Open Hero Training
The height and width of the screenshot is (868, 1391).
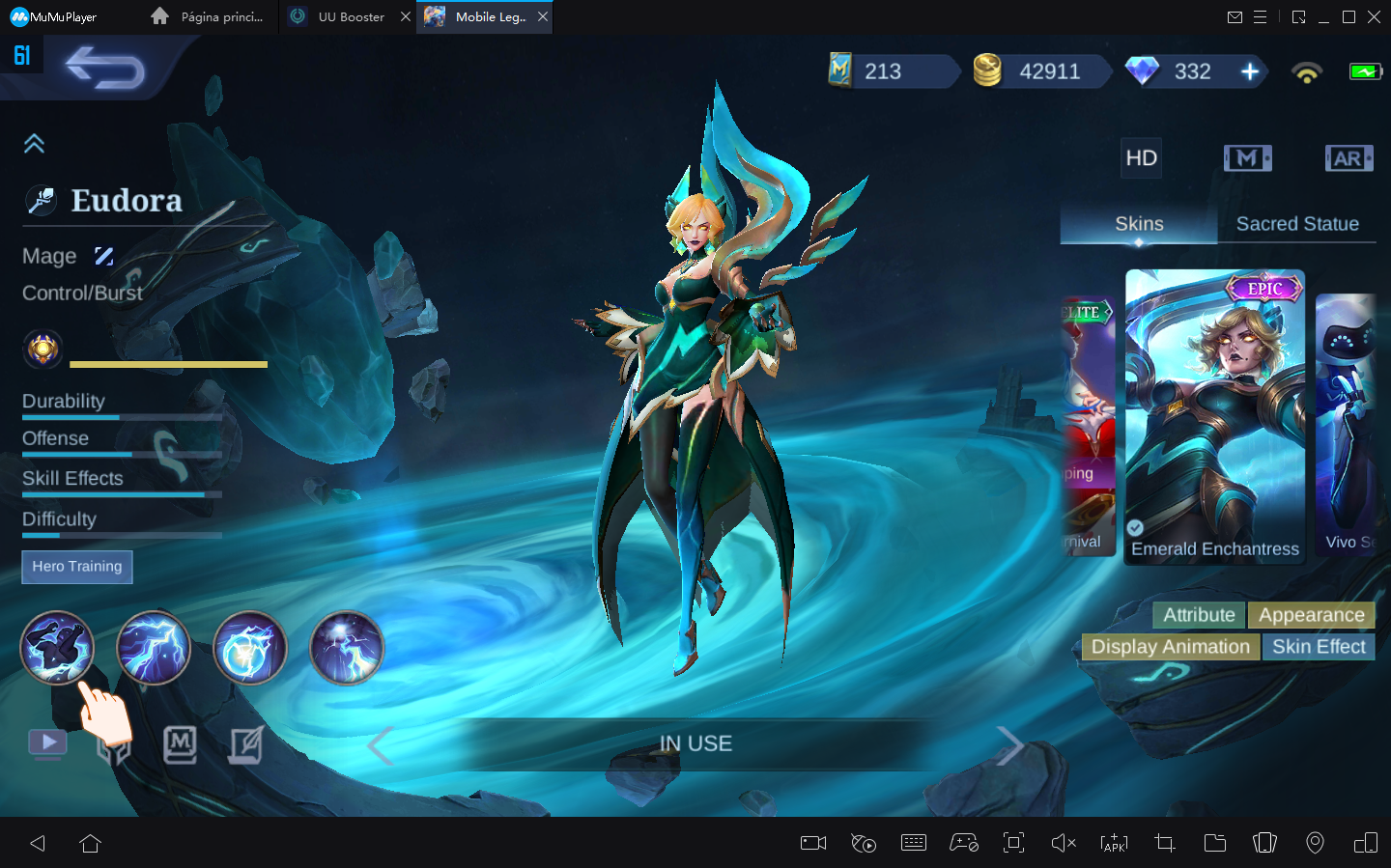click(76, 567)
